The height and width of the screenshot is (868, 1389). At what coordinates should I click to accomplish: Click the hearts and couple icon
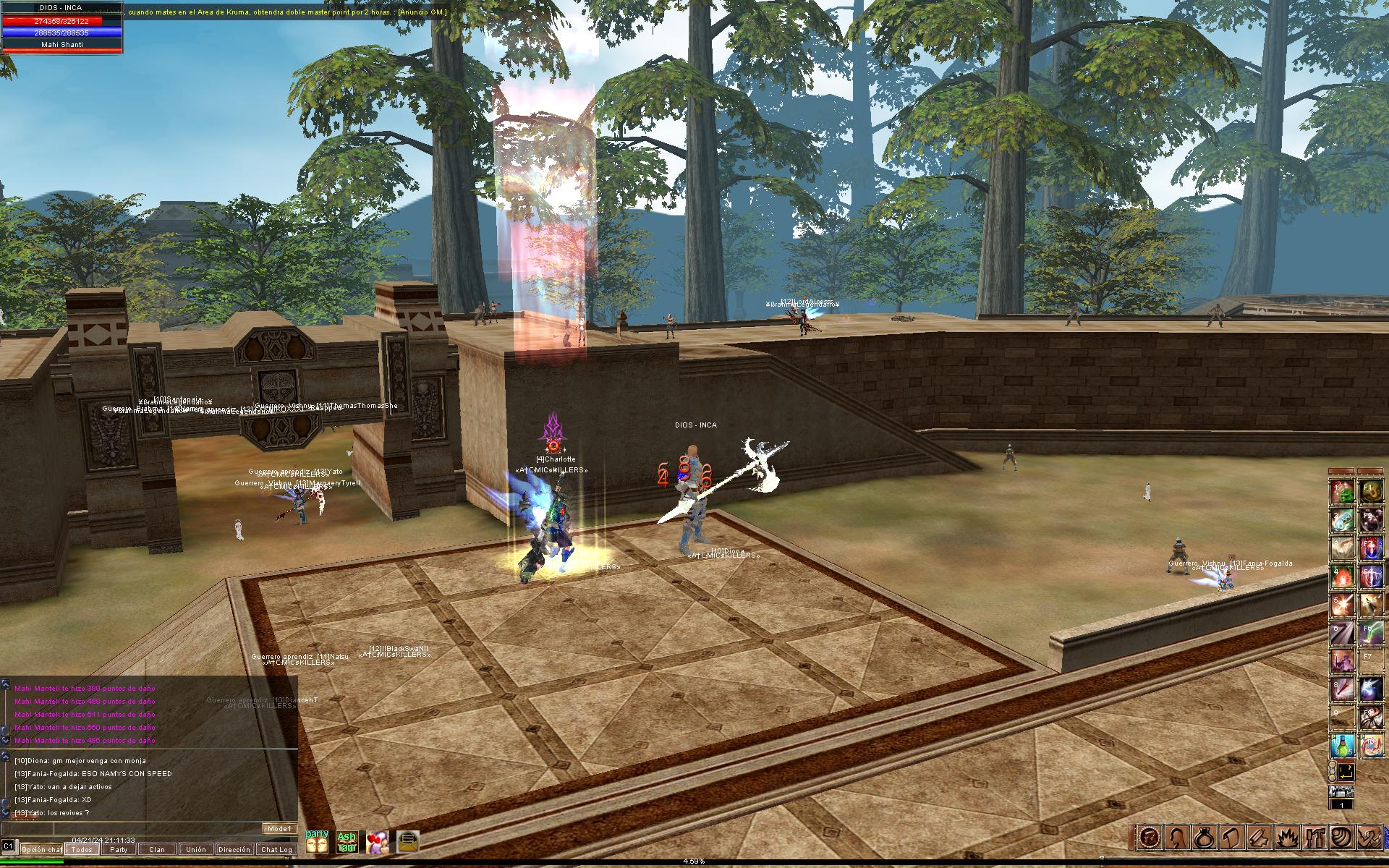pos(378,841)
